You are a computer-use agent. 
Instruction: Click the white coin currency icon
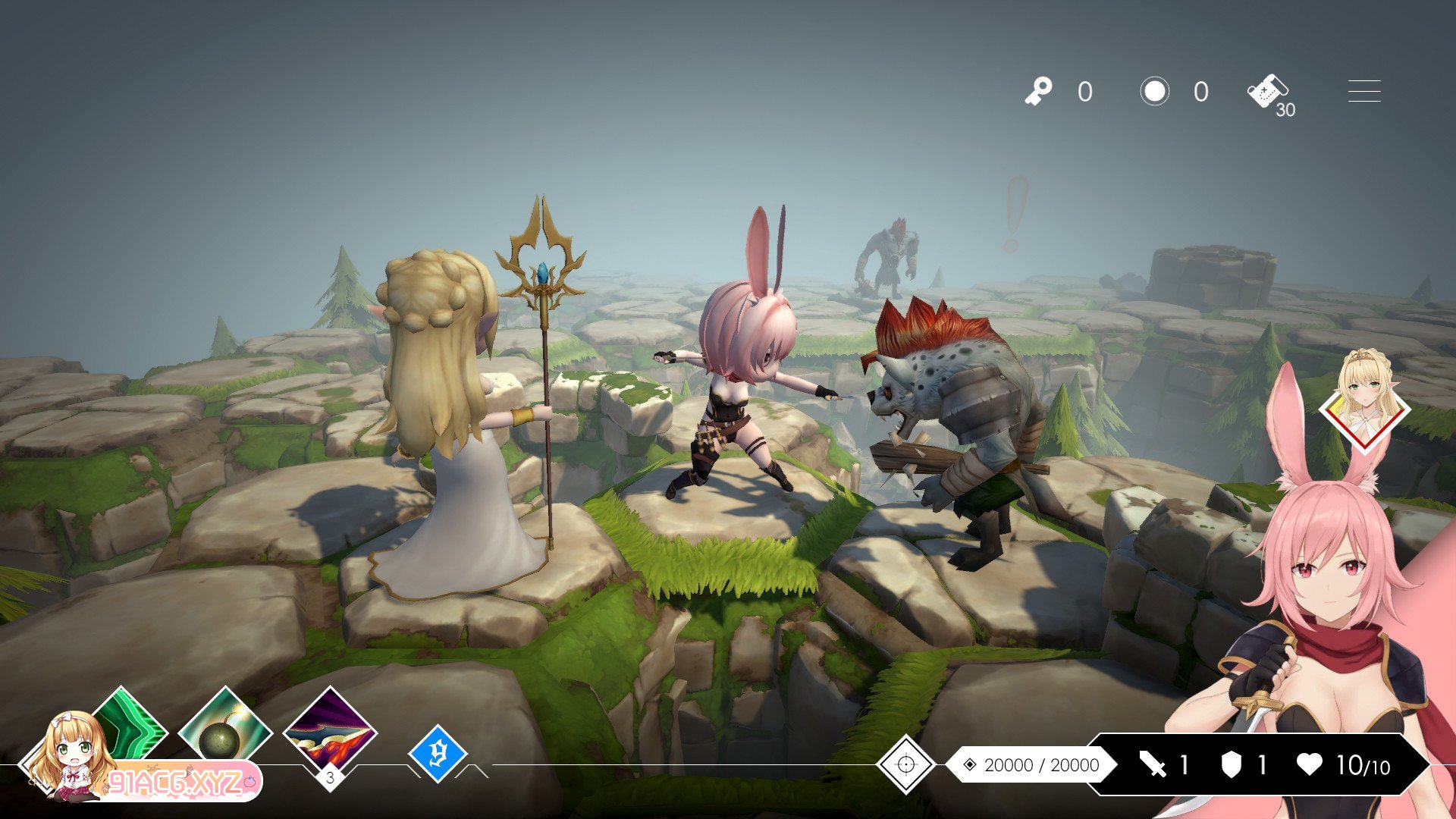click(1154, 92)
